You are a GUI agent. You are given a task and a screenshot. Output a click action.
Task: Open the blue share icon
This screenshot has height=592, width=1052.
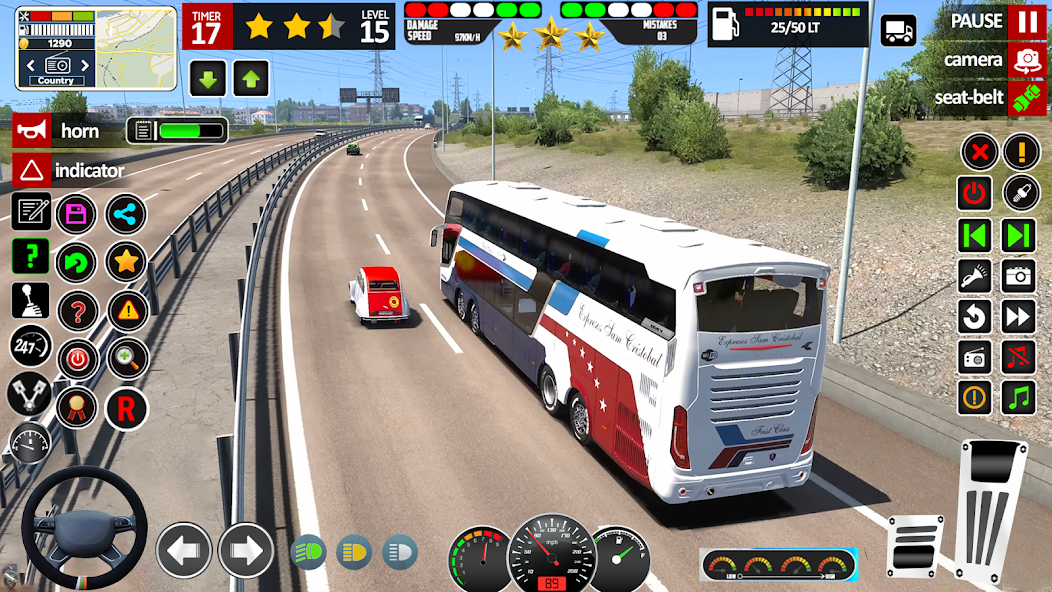pyautogui.click(x=126, y=213)
